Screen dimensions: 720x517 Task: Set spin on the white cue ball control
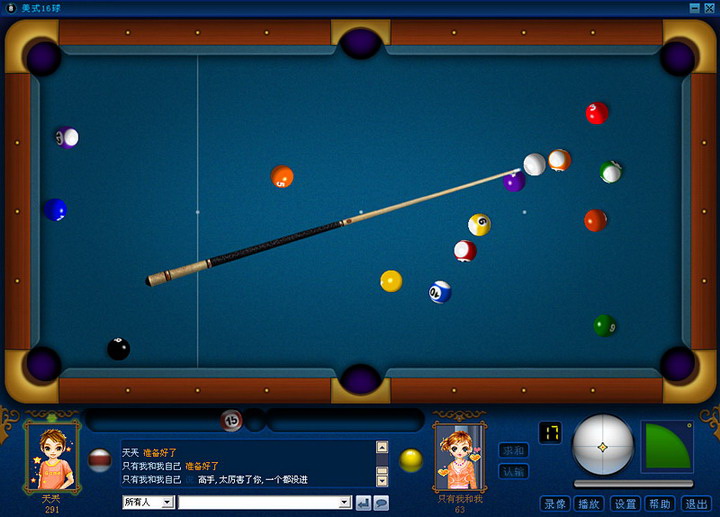(x=603, y=446)
